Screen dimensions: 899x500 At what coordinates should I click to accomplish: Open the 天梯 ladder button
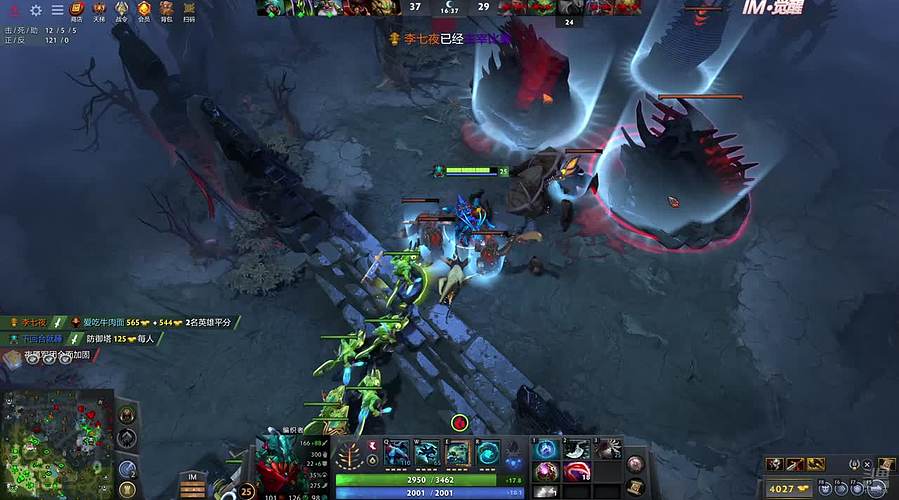pyautogui.click(x=99, y=11)
